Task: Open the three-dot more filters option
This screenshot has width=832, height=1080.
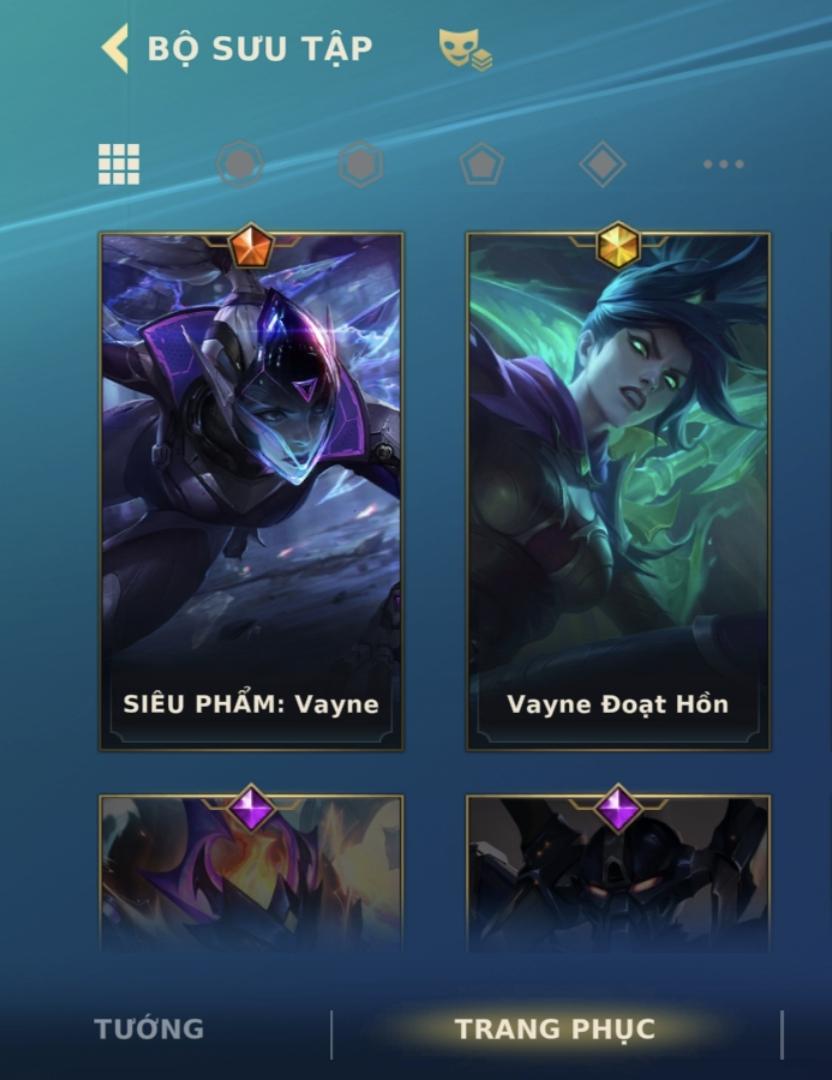Action: point(723,164)
